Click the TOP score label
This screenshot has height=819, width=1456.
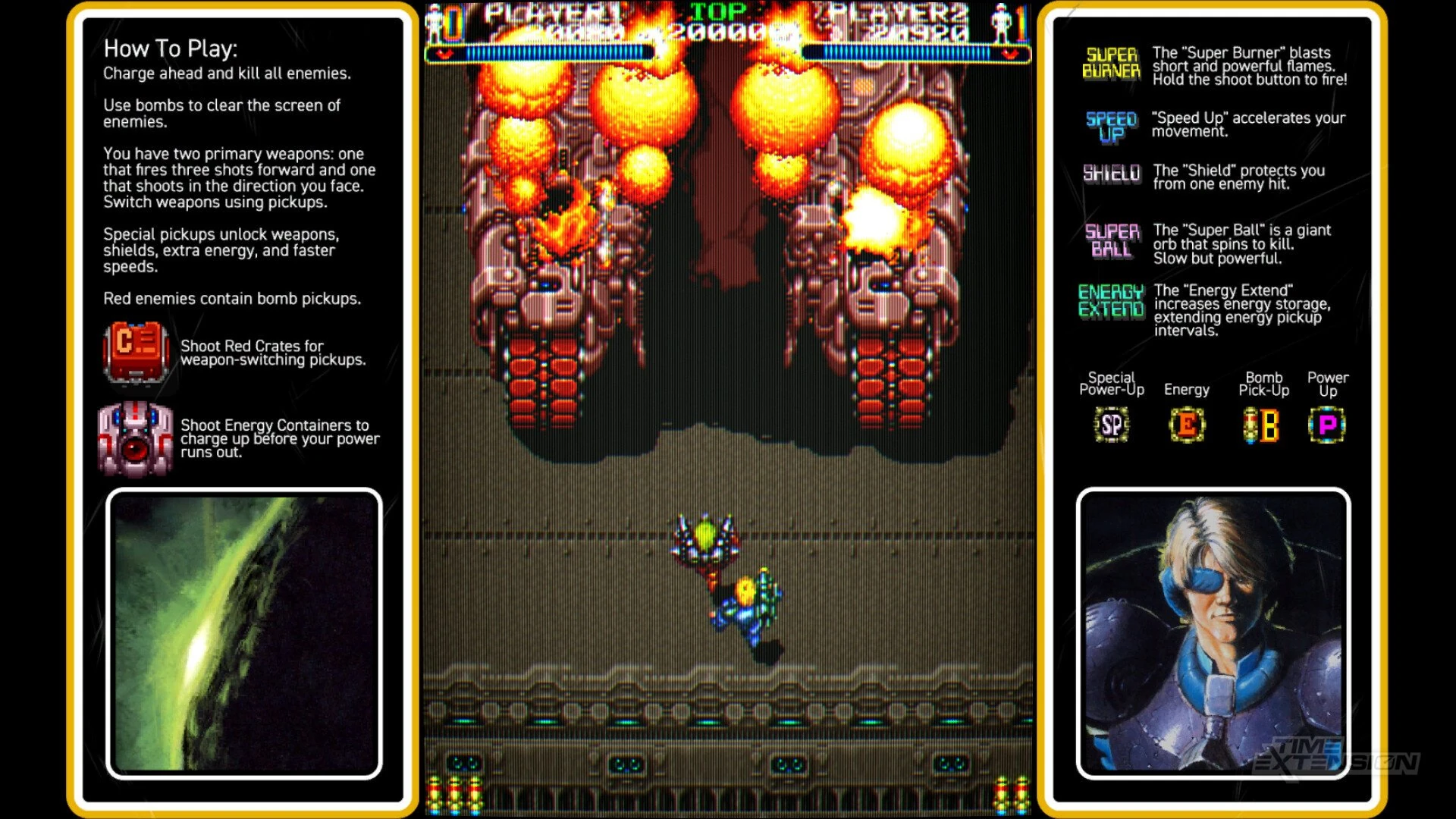718,12
